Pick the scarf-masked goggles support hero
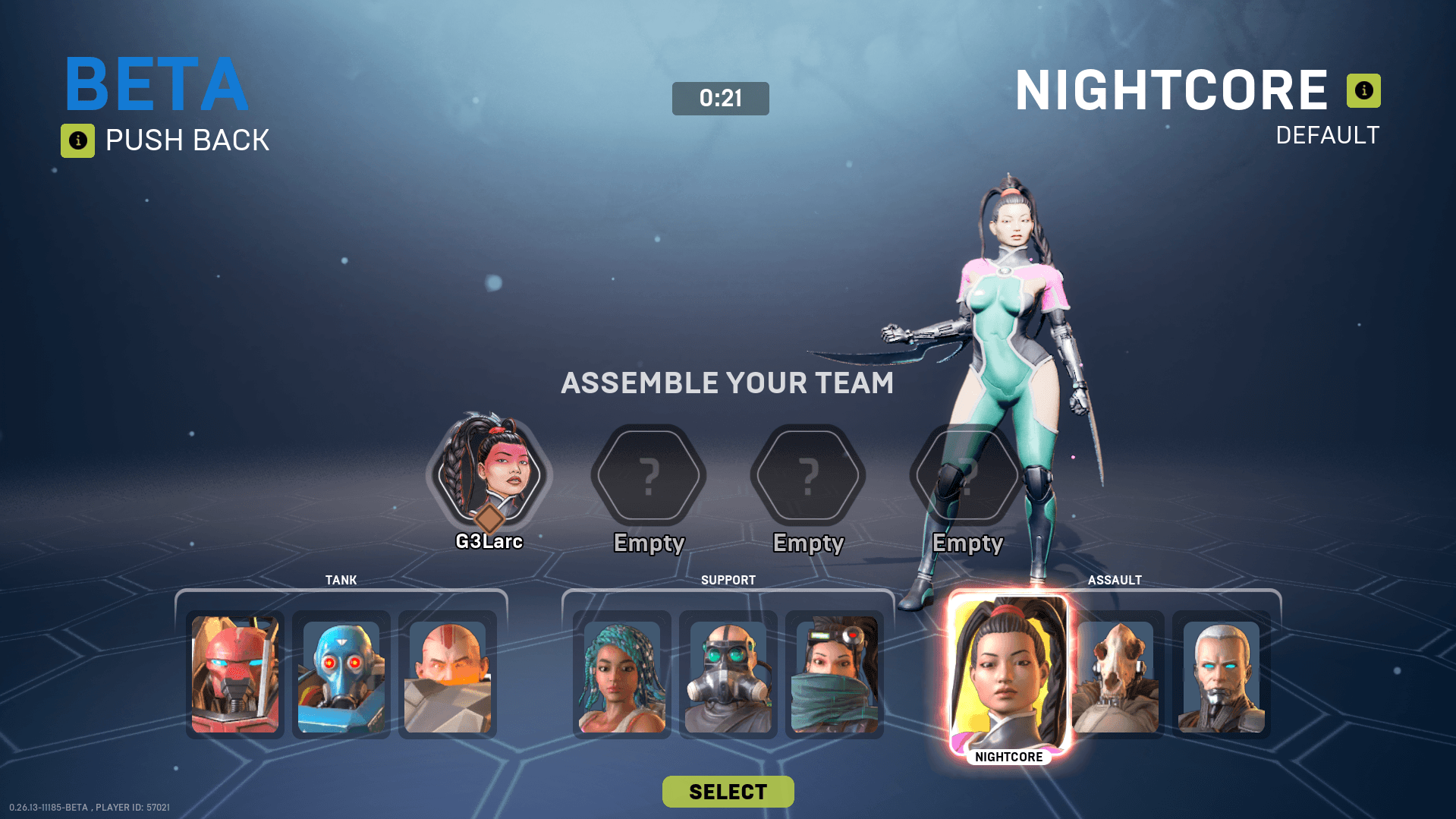Image resolution: width=1456 pixels, height=819 pixels. [x=835, y=675]
